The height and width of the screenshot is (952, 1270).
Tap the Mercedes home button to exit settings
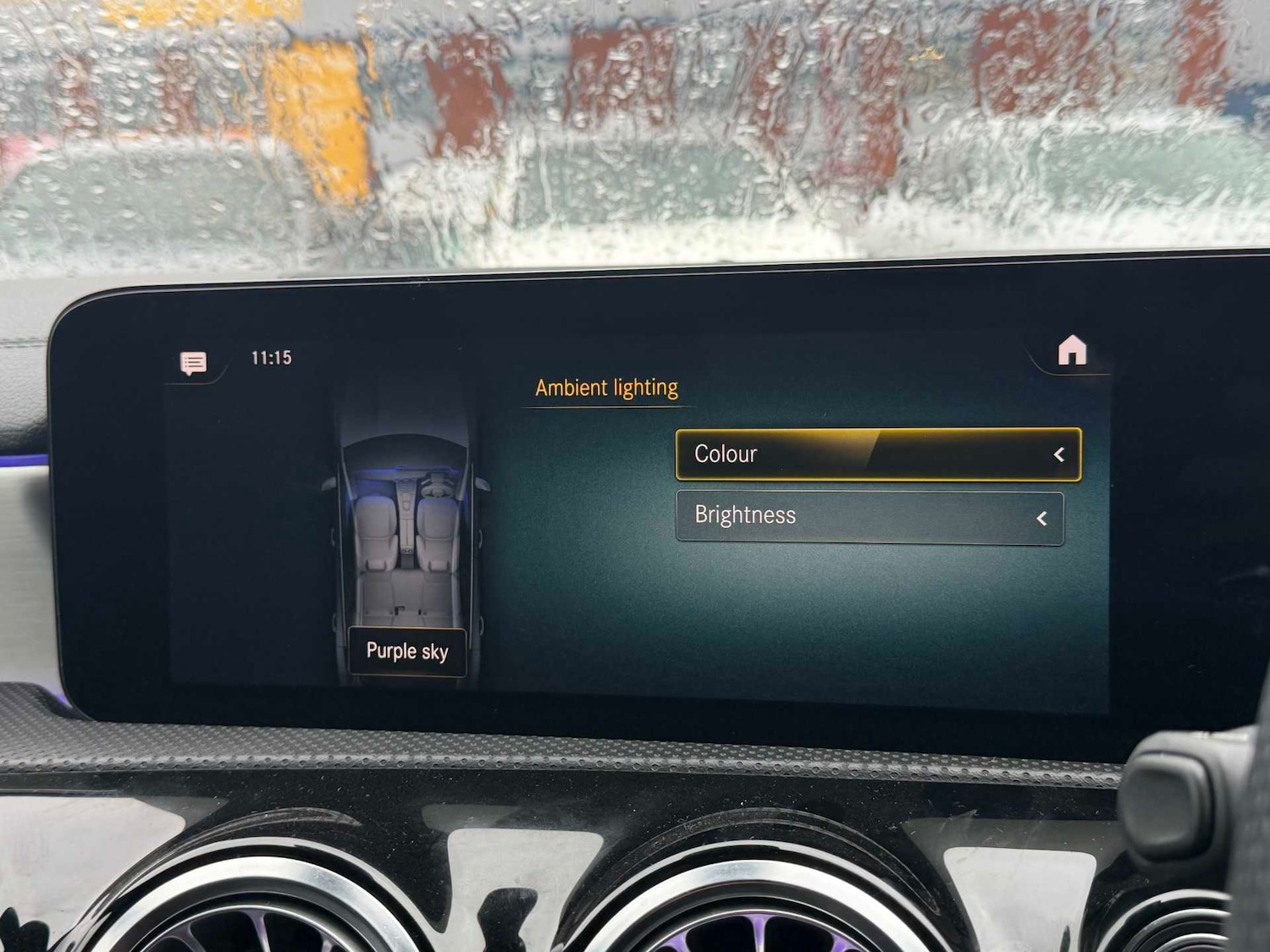1074,351
